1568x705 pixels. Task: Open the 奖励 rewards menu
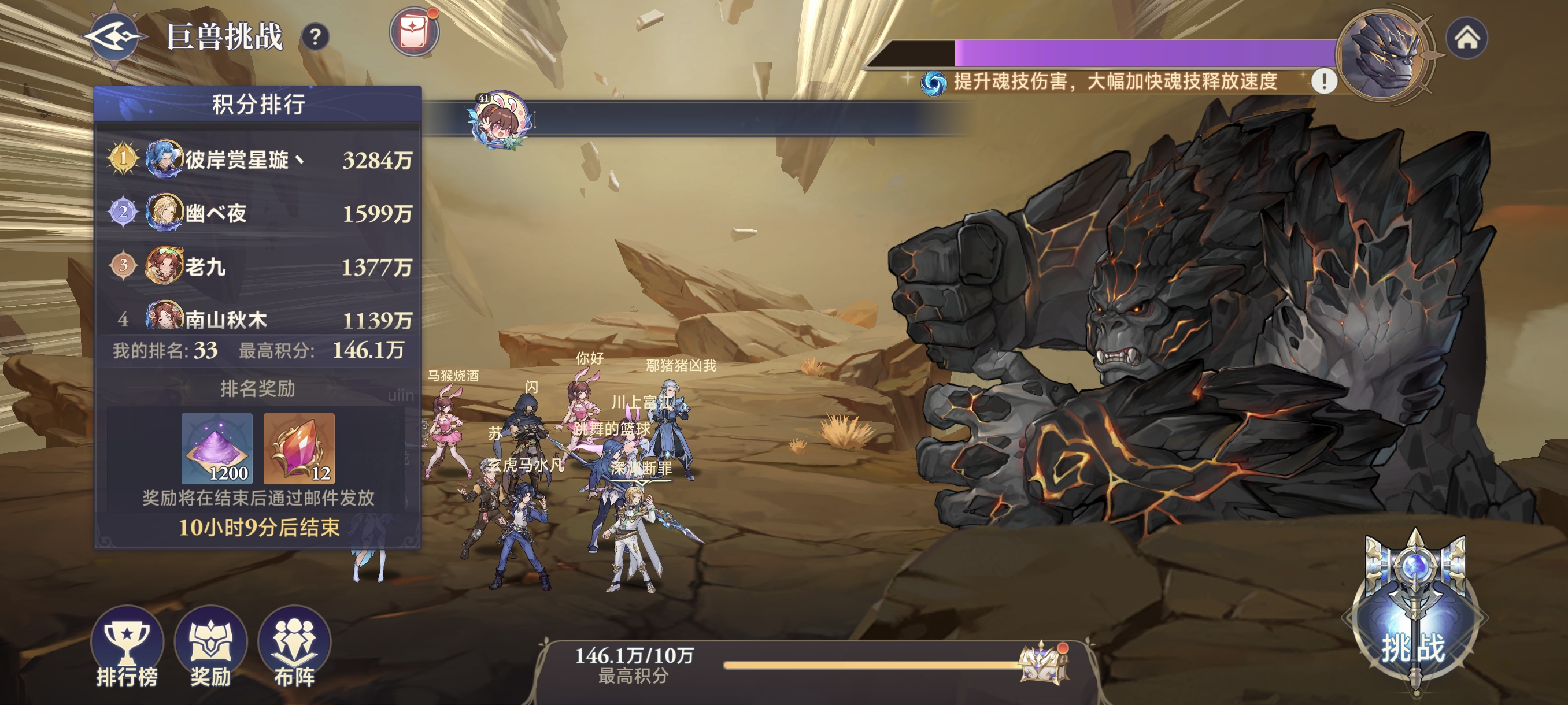click(x=210, y=647)
